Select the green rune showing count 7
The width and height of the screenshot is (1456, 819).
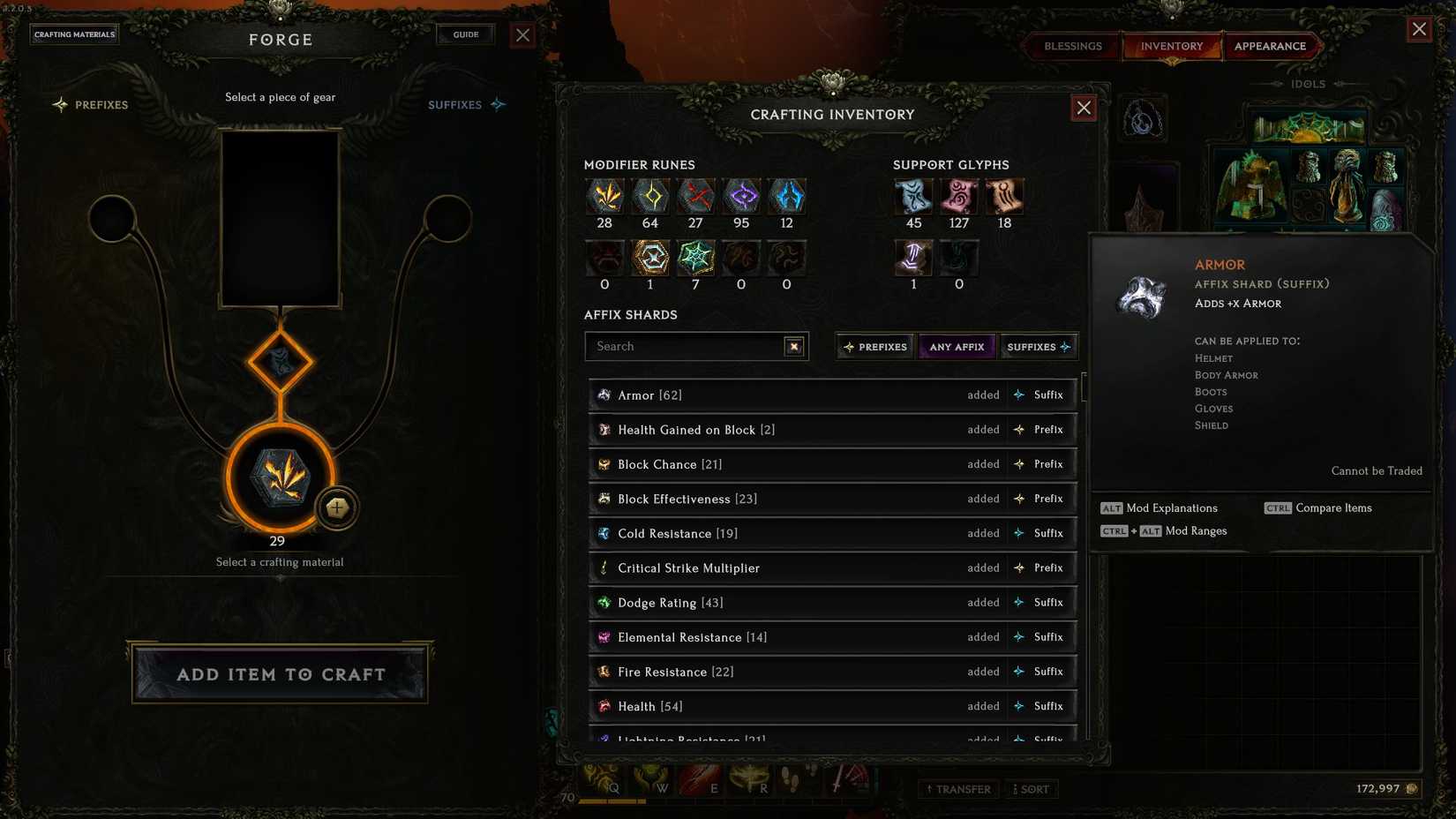695,259
